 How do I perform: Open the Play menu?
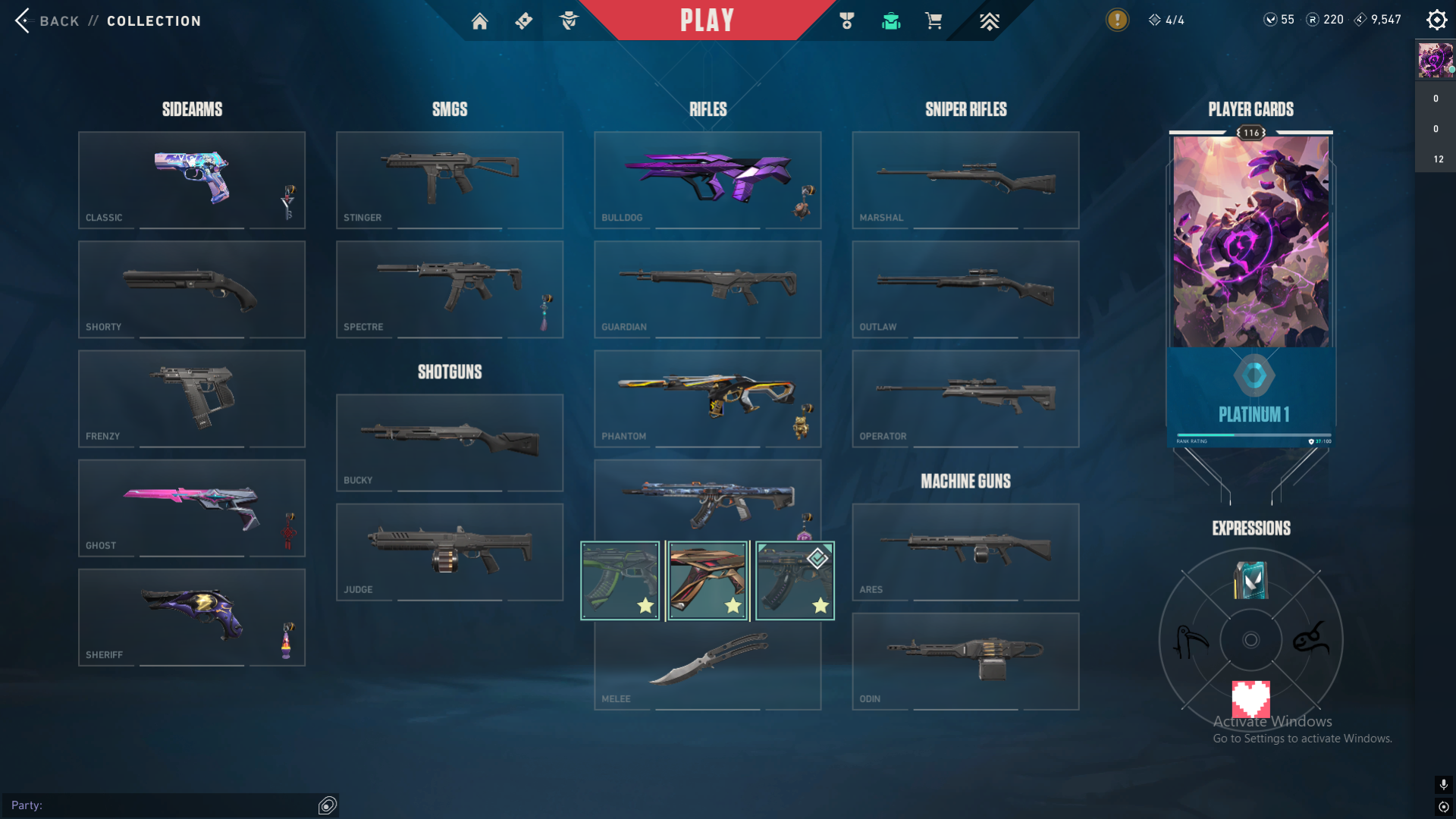[x=707, y=20]
